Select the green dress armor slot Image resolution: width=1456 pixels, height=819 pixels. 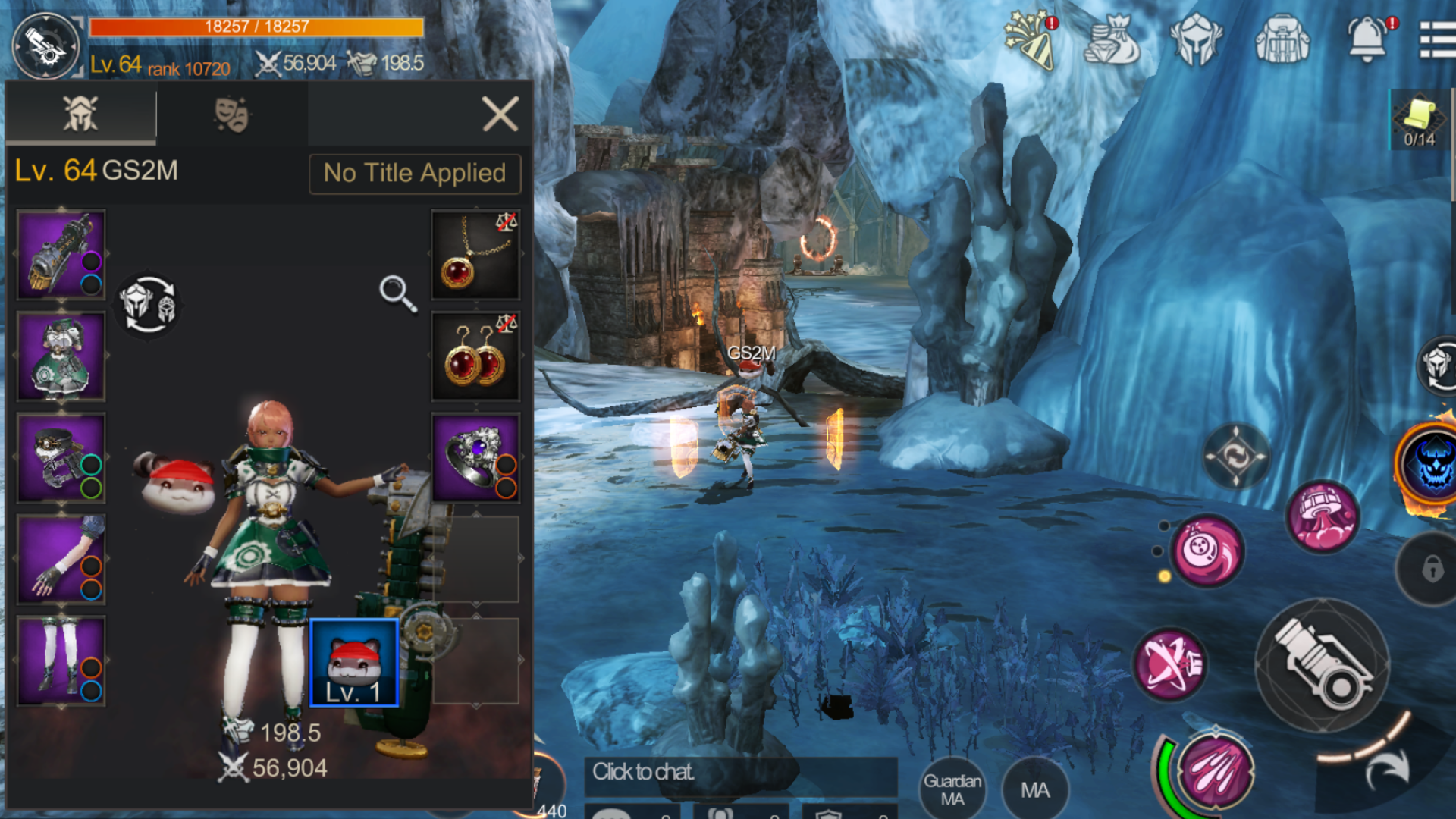pos(61,356)
